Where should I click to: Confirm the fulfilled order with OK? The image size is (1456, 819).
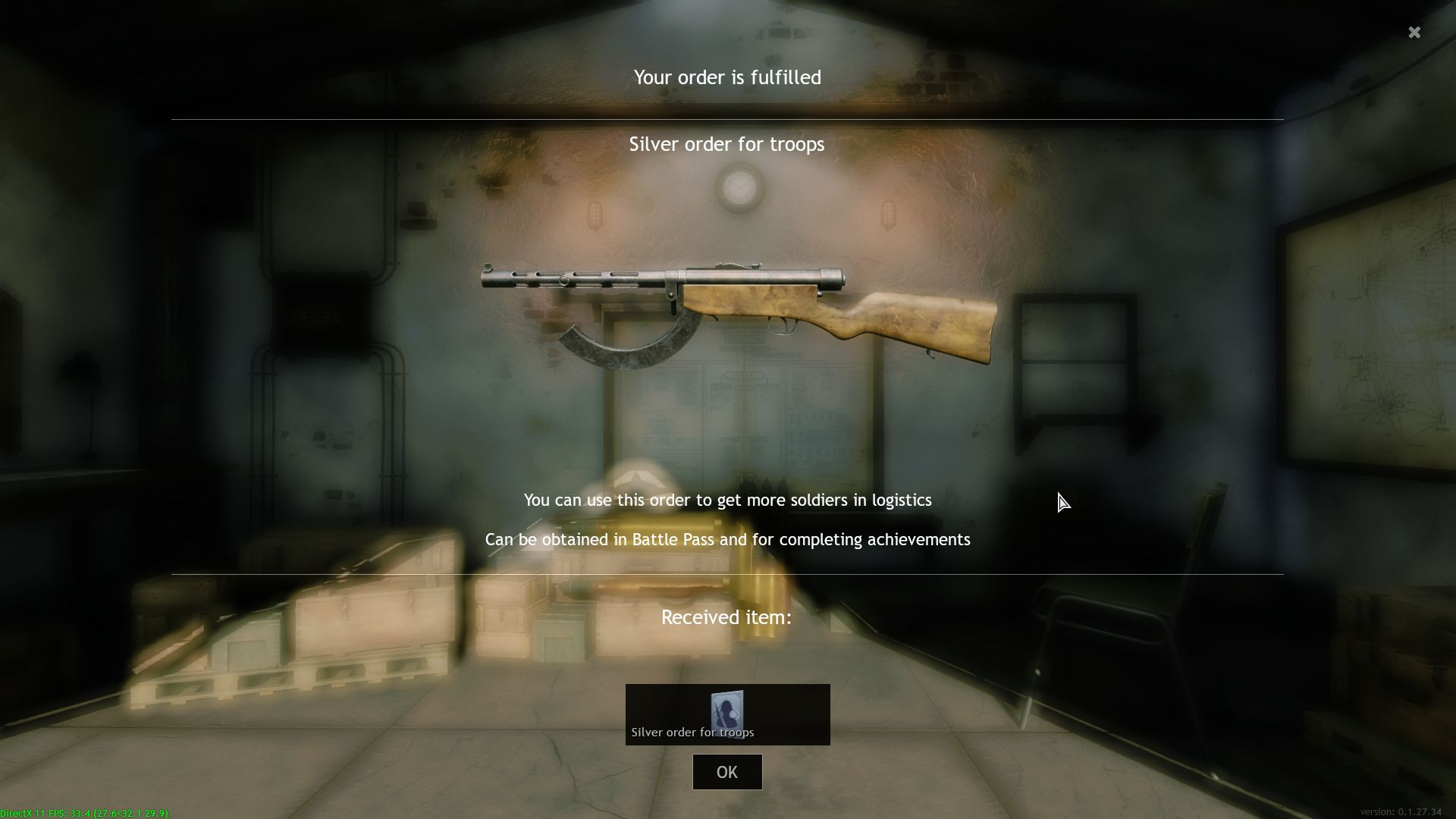tap(726, 772)
